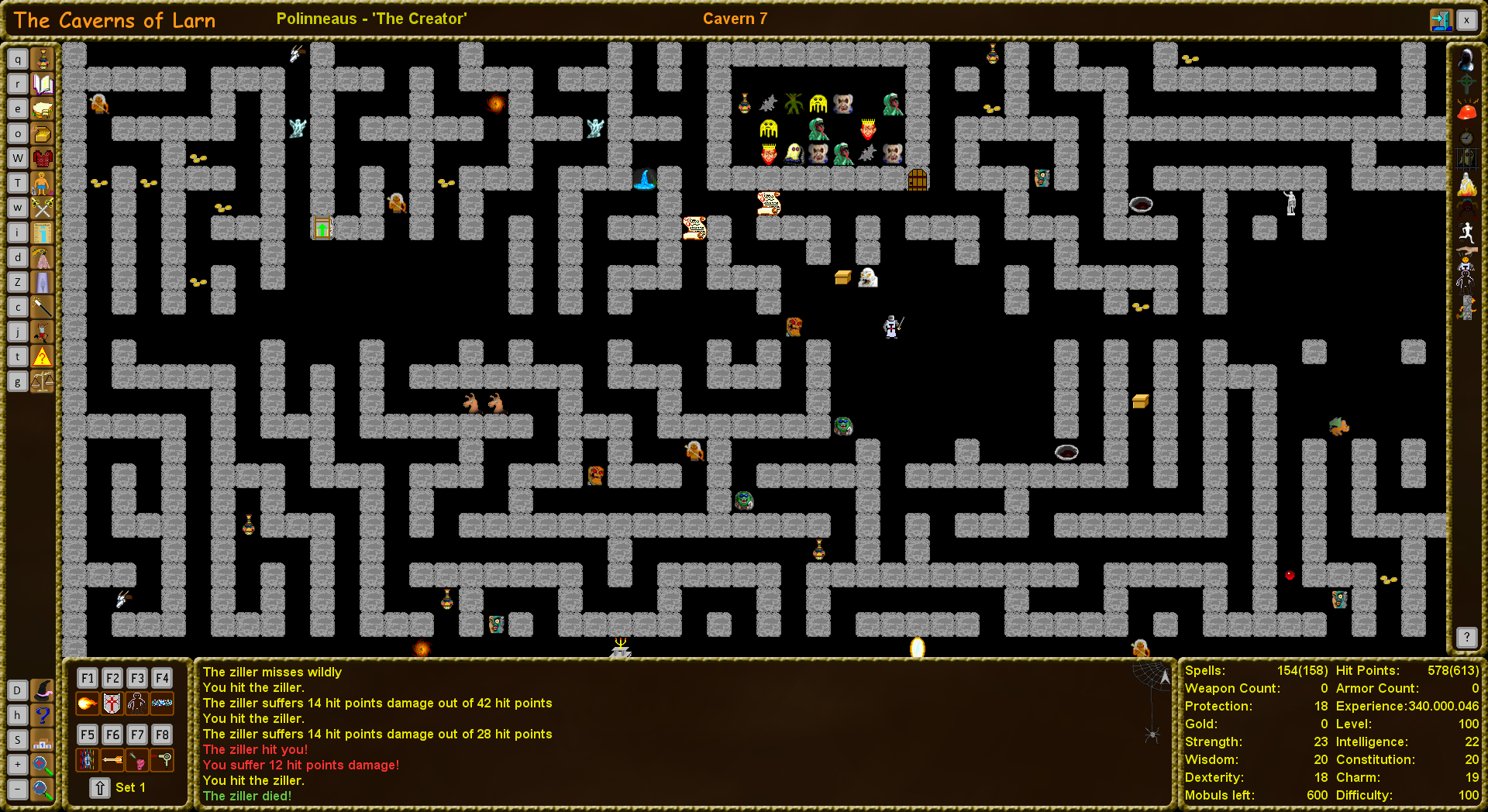Open the inventory list icon
This screenshot has width=1488, height=812.
click(x=43, y=232)
